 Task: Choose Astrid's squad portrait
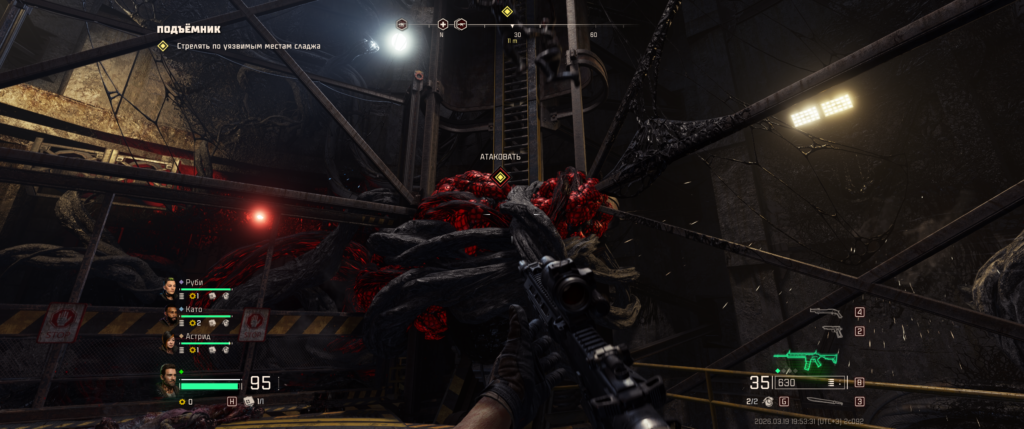tap(169, 344)
